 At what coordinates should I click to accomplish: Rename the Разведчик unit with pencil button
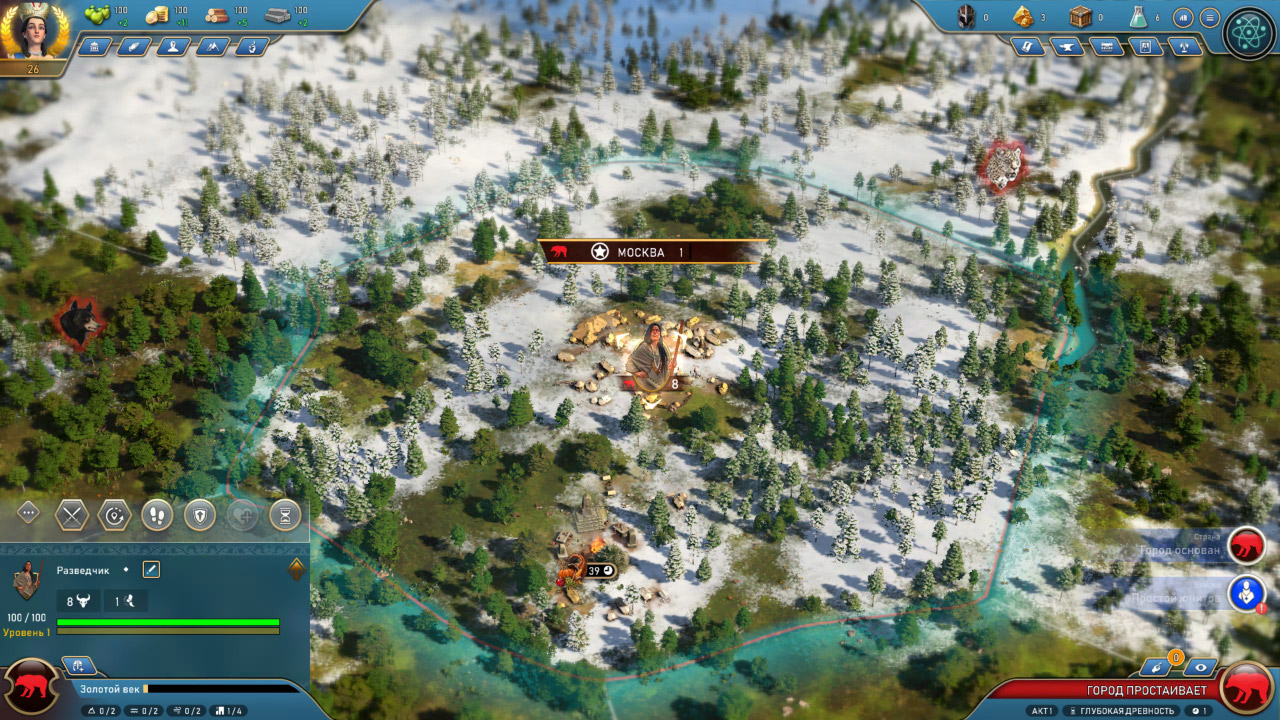click(151, 569)
